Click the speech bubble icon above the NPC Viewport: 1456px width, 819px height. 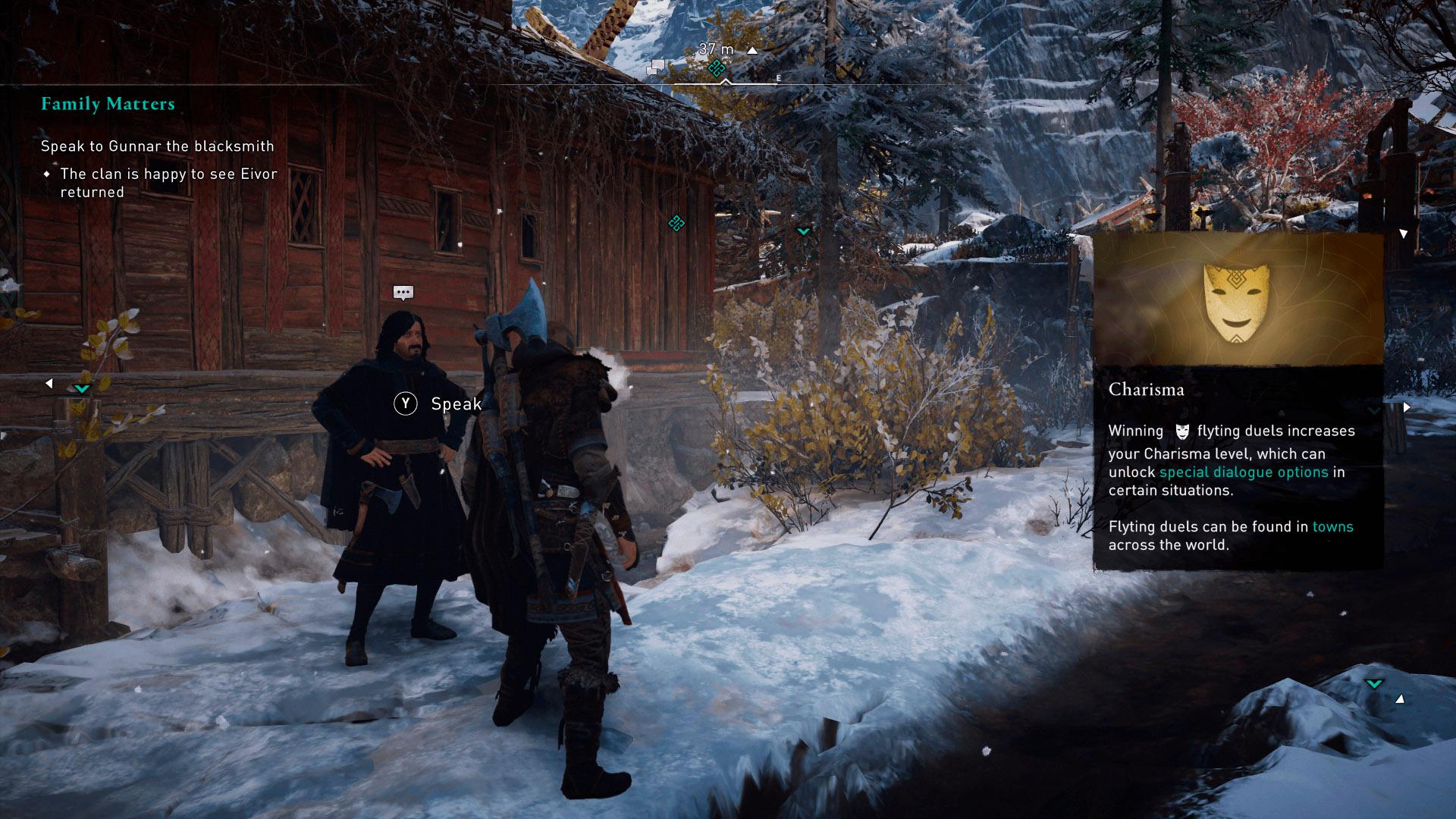pos(403,293)
